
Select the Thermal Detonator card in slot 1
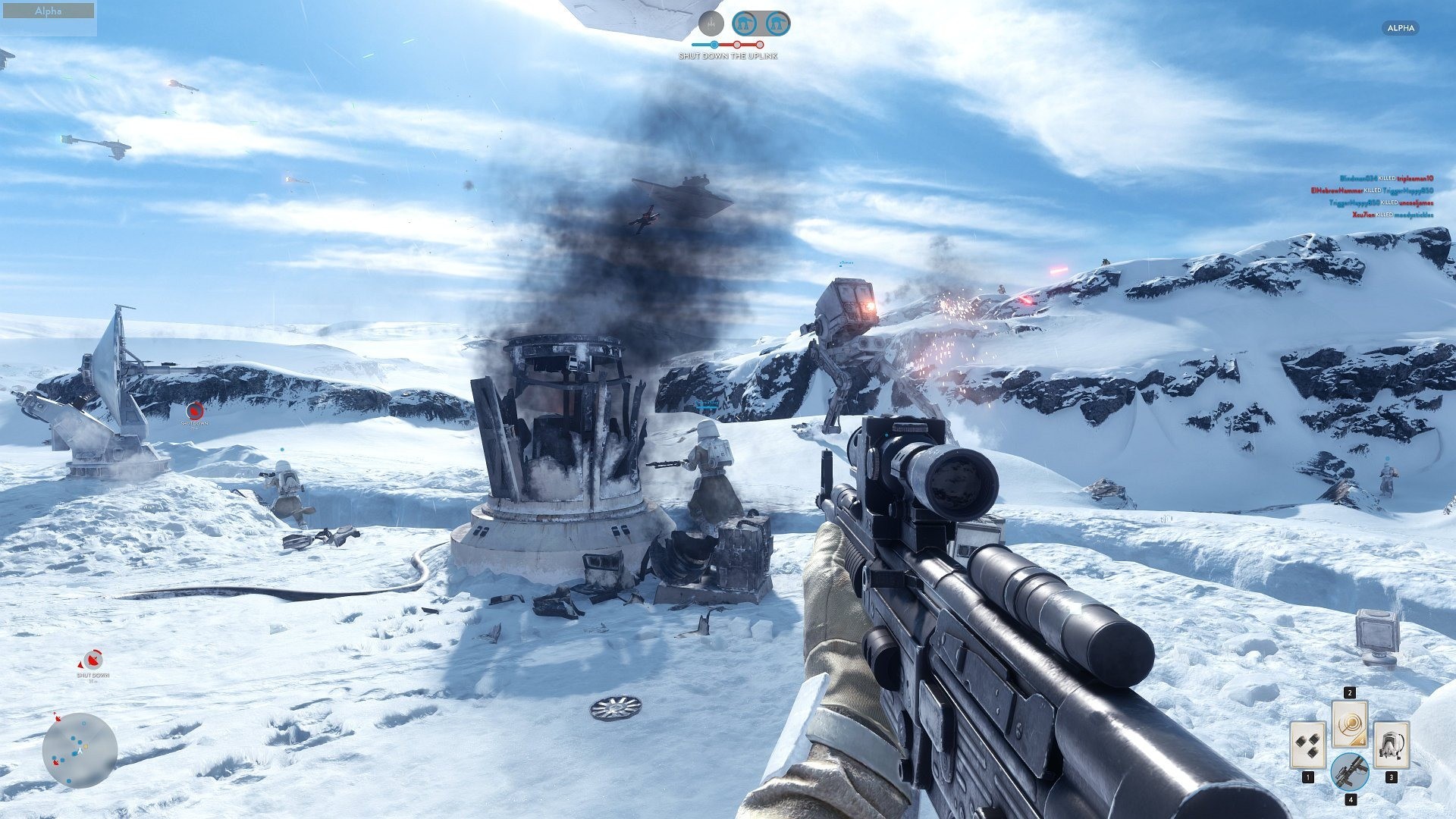click(x=1308, y=745)
